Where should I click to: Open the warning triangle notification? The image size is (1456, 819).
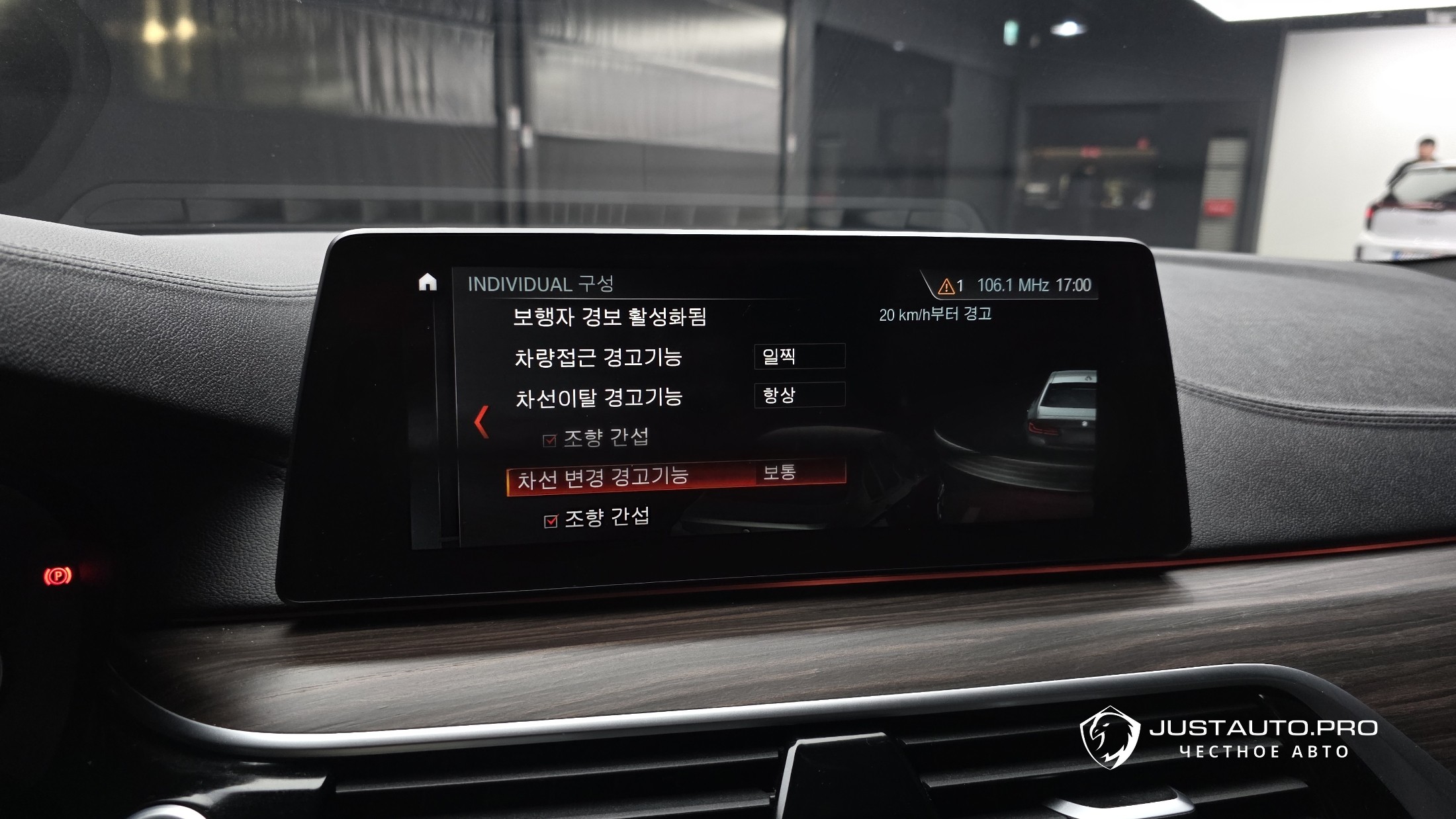click(946, 286)
